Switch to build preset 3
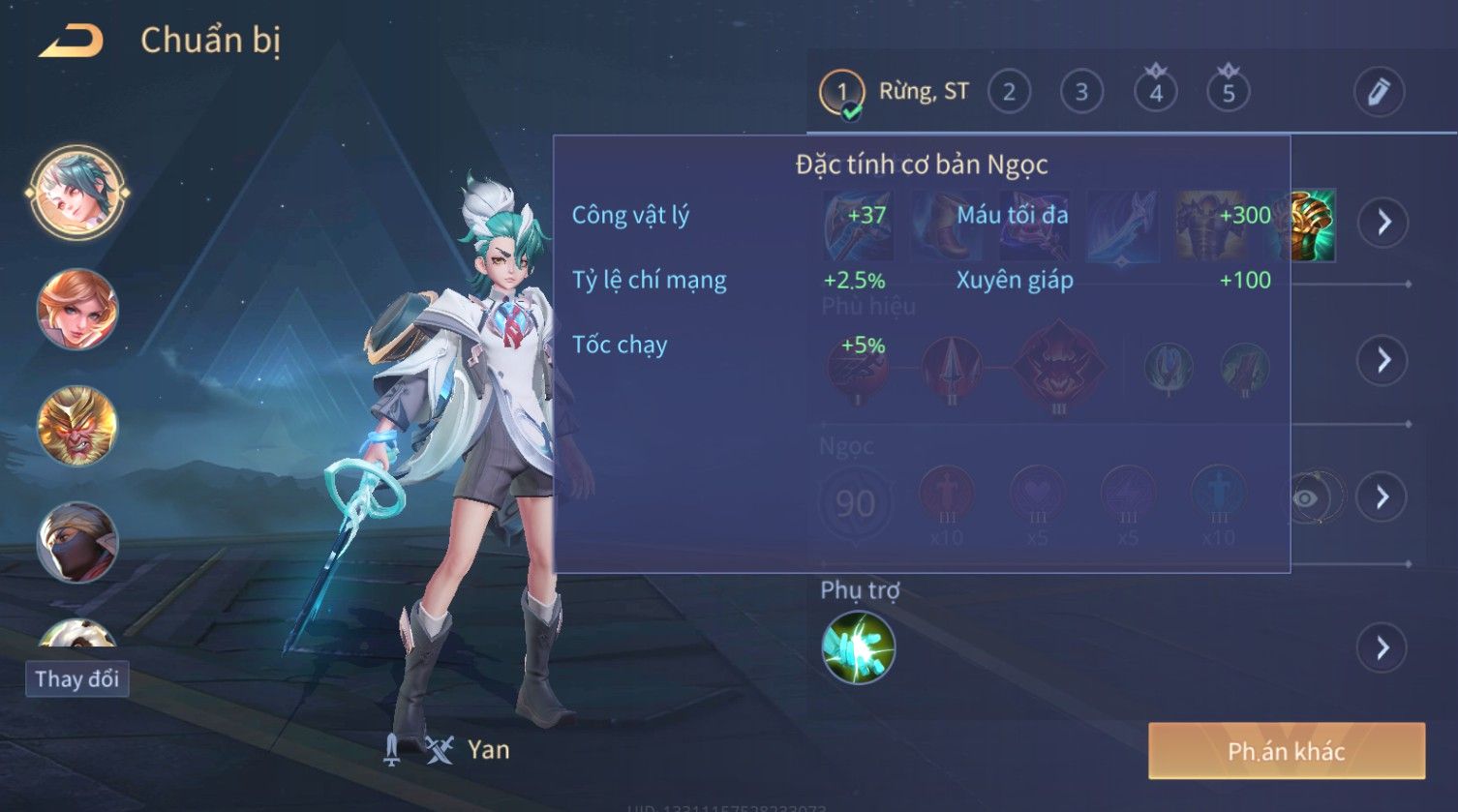1458x812 pixels. [x=1081, y=93]
